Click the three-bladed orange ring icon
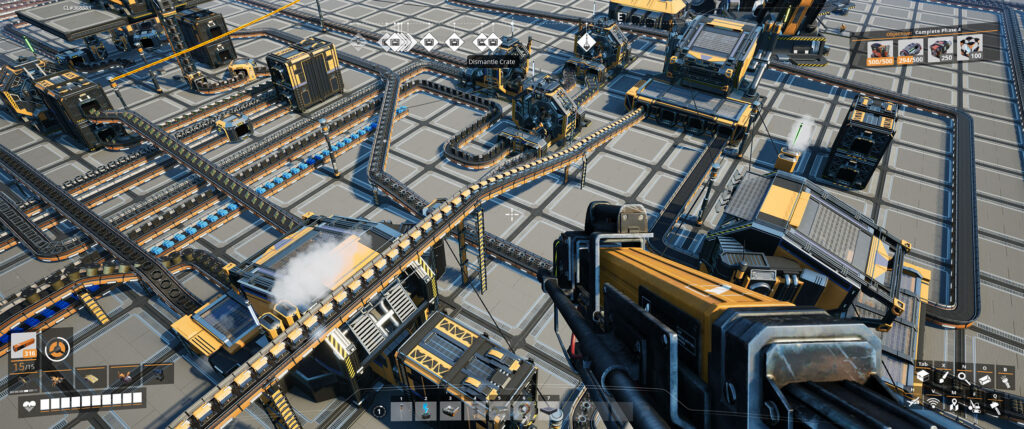Image resolution: width=1024 pixels, height=429 pixels. (58, 349)
